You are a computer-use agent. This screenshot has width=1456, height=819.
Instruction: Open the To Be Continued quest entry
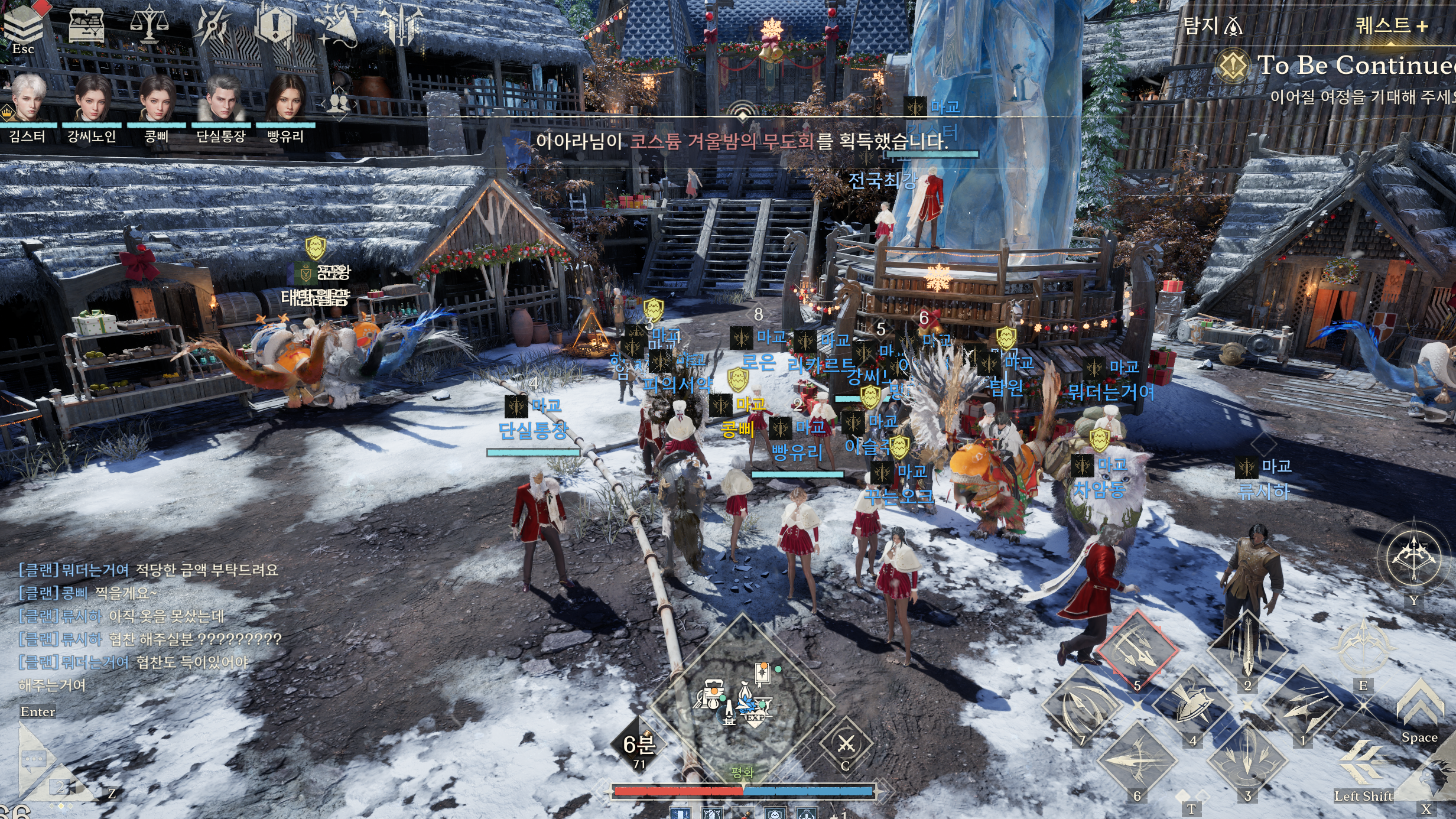[1353, 65]
